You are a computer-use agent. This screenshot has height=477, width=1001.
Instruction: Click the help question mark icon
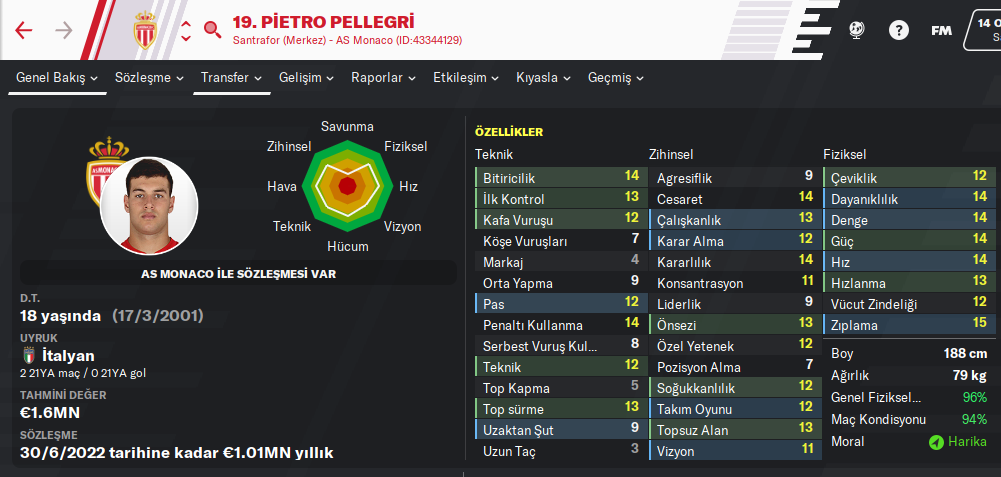(899, 30)
